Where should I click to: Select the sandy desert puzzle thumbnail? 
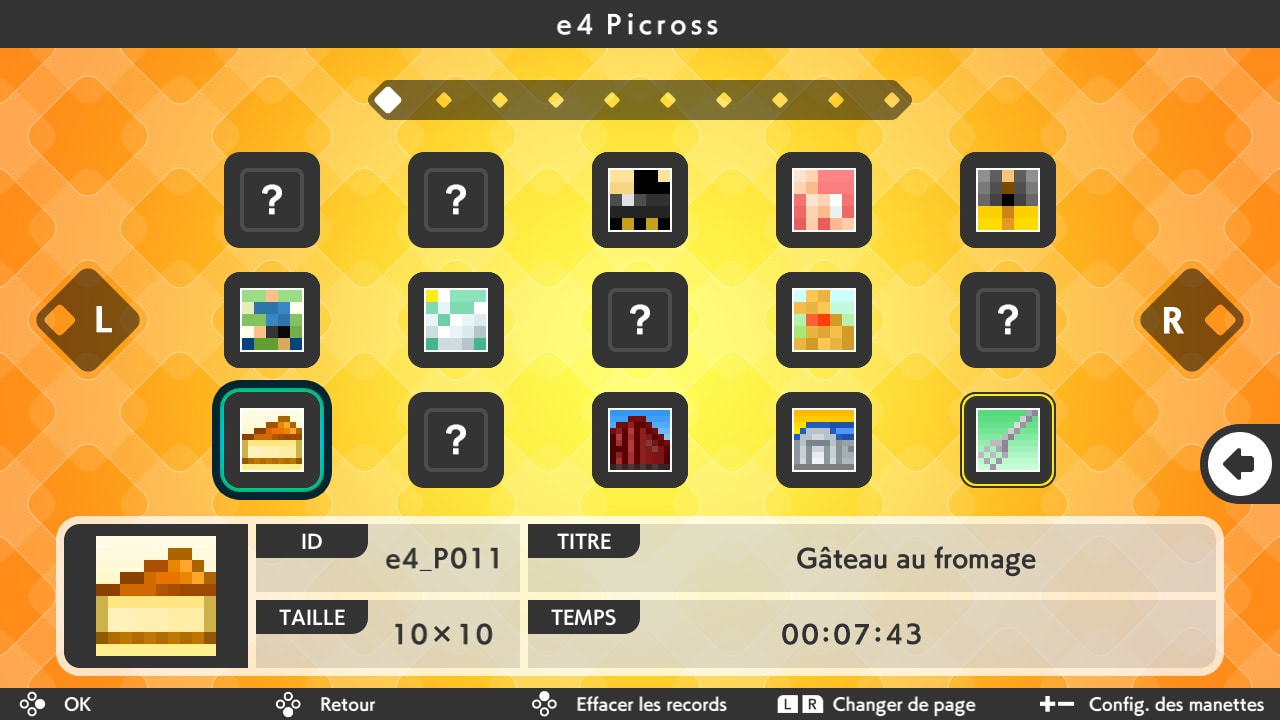click(823, 320)
